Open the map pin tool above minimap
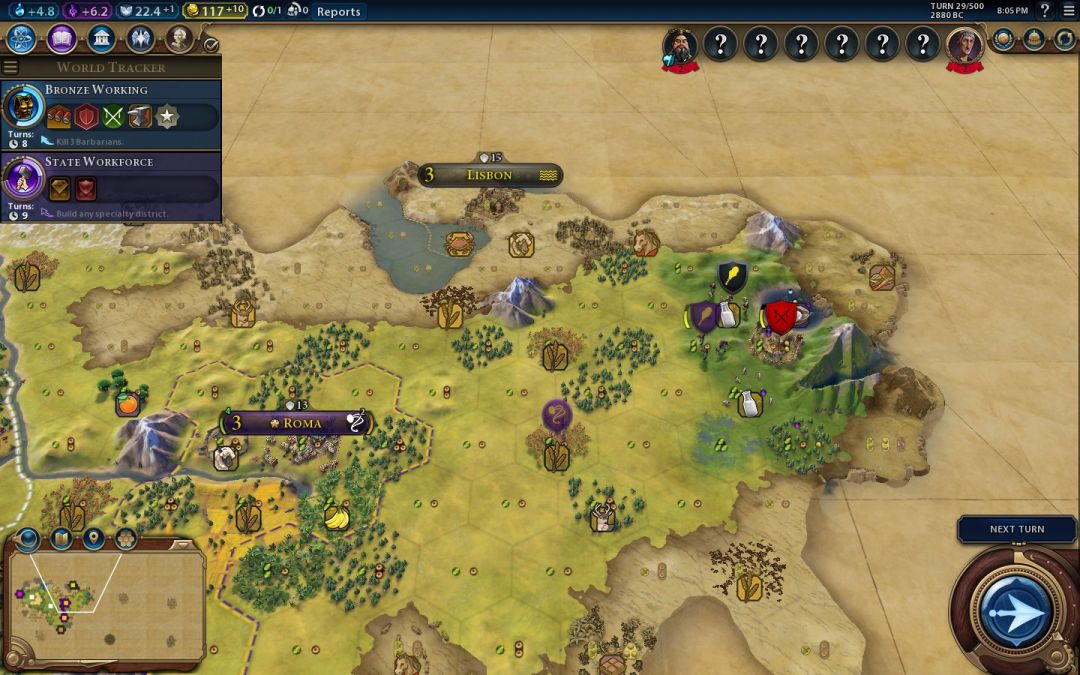This screenshot has height=675, width=1080. tap(93, 540)
